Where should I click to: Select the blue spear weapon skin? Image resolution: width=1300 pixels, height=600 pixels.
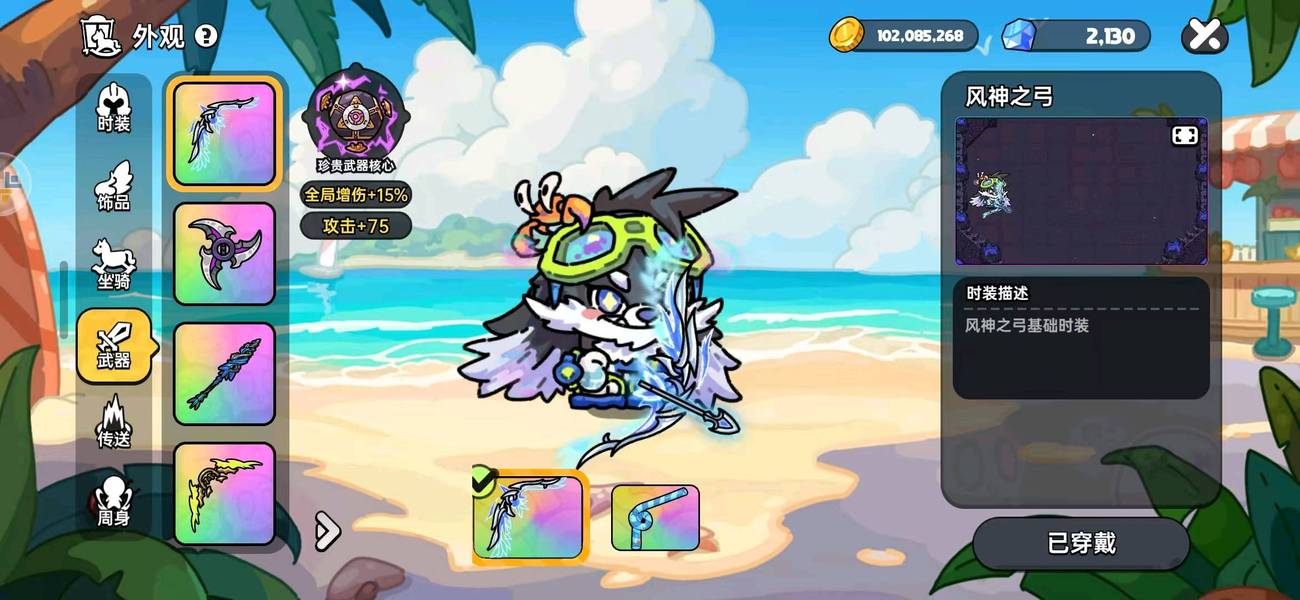tap(224, 374)
